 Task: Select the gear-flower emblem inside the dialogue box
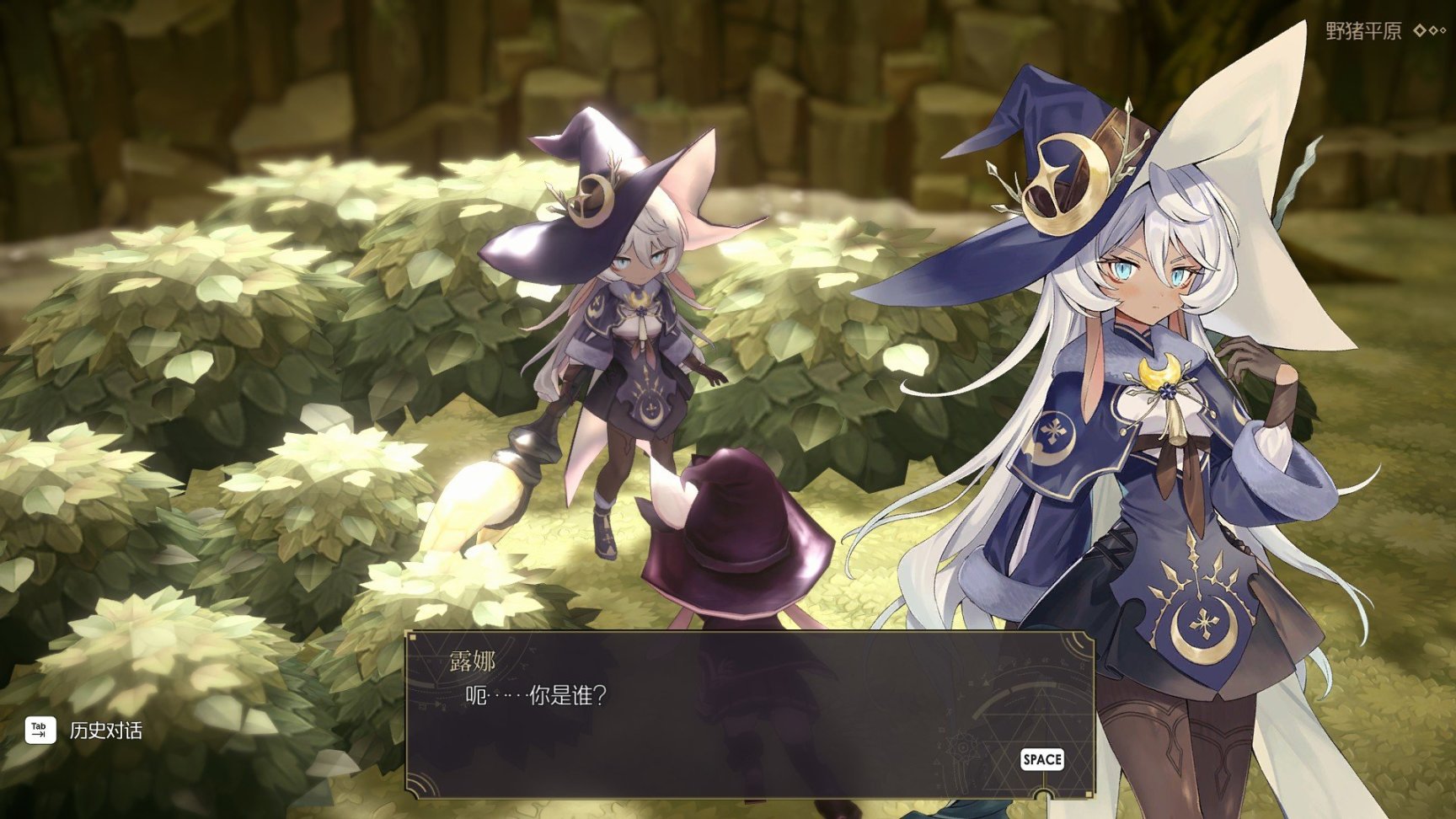coord(963,747)
